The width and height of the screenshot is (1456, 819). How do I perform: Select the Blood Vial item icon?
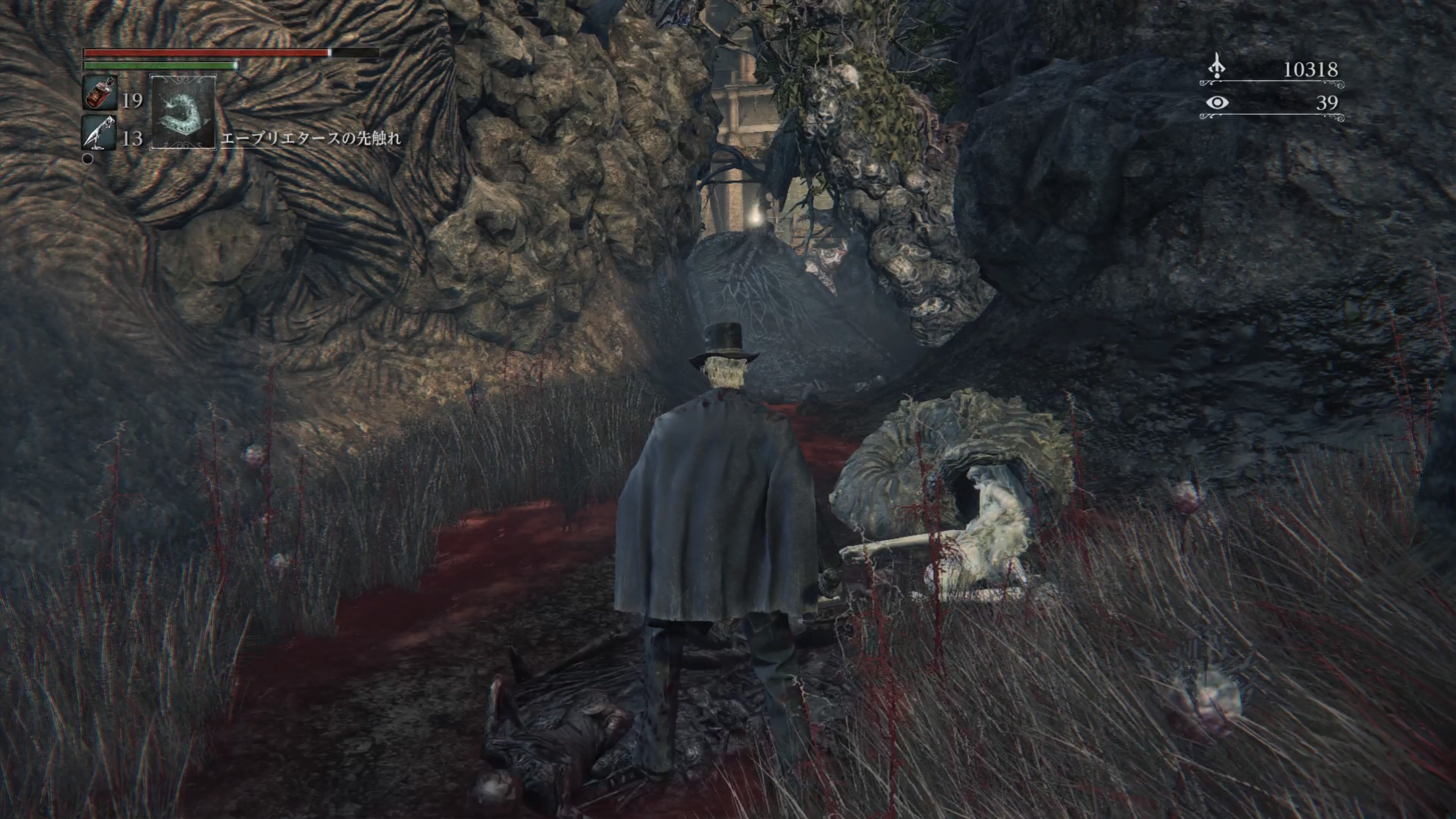[x=100, y=93]
